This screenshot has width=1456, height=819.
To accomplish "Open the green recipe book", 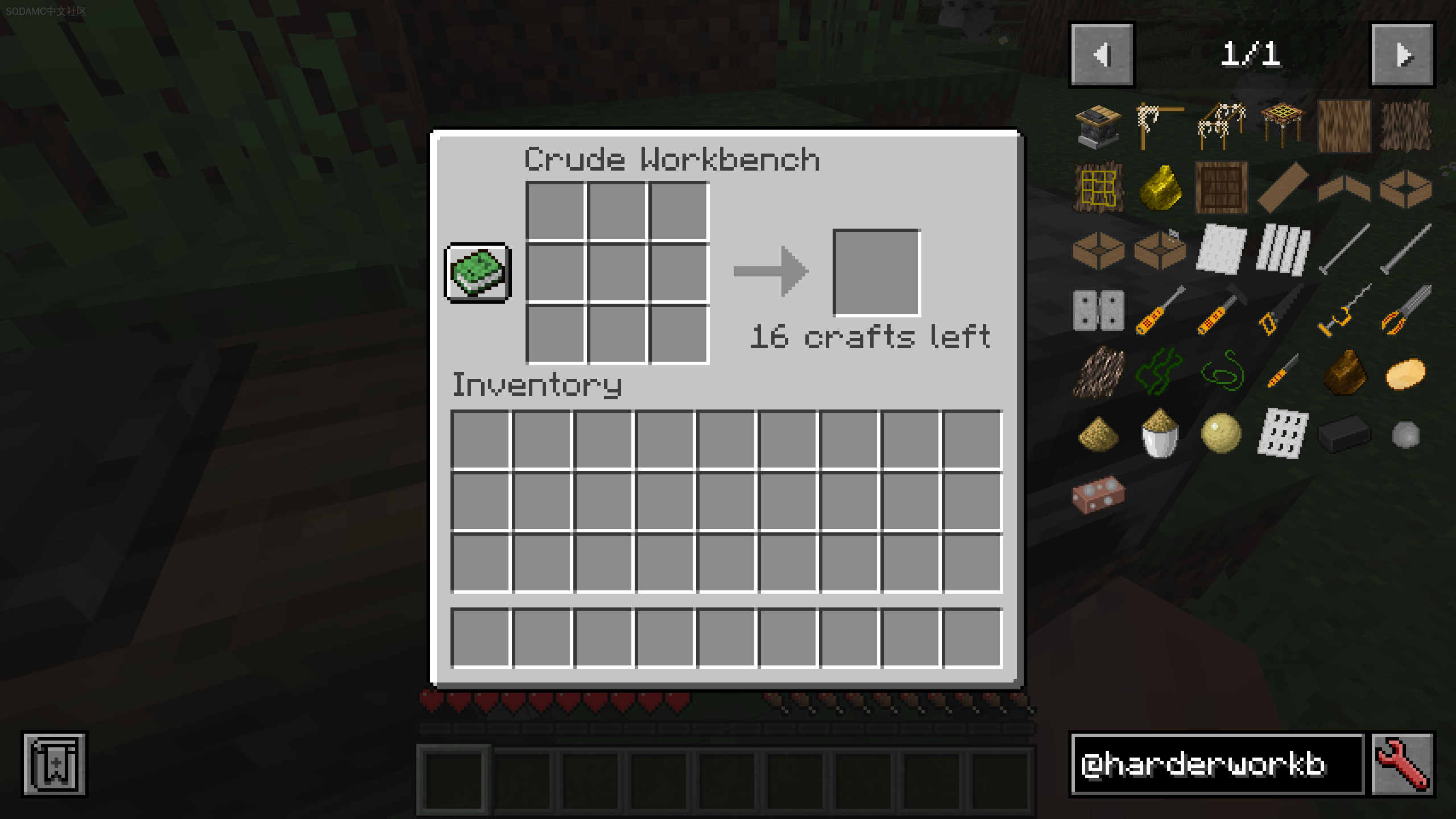I will coord(478,273).
